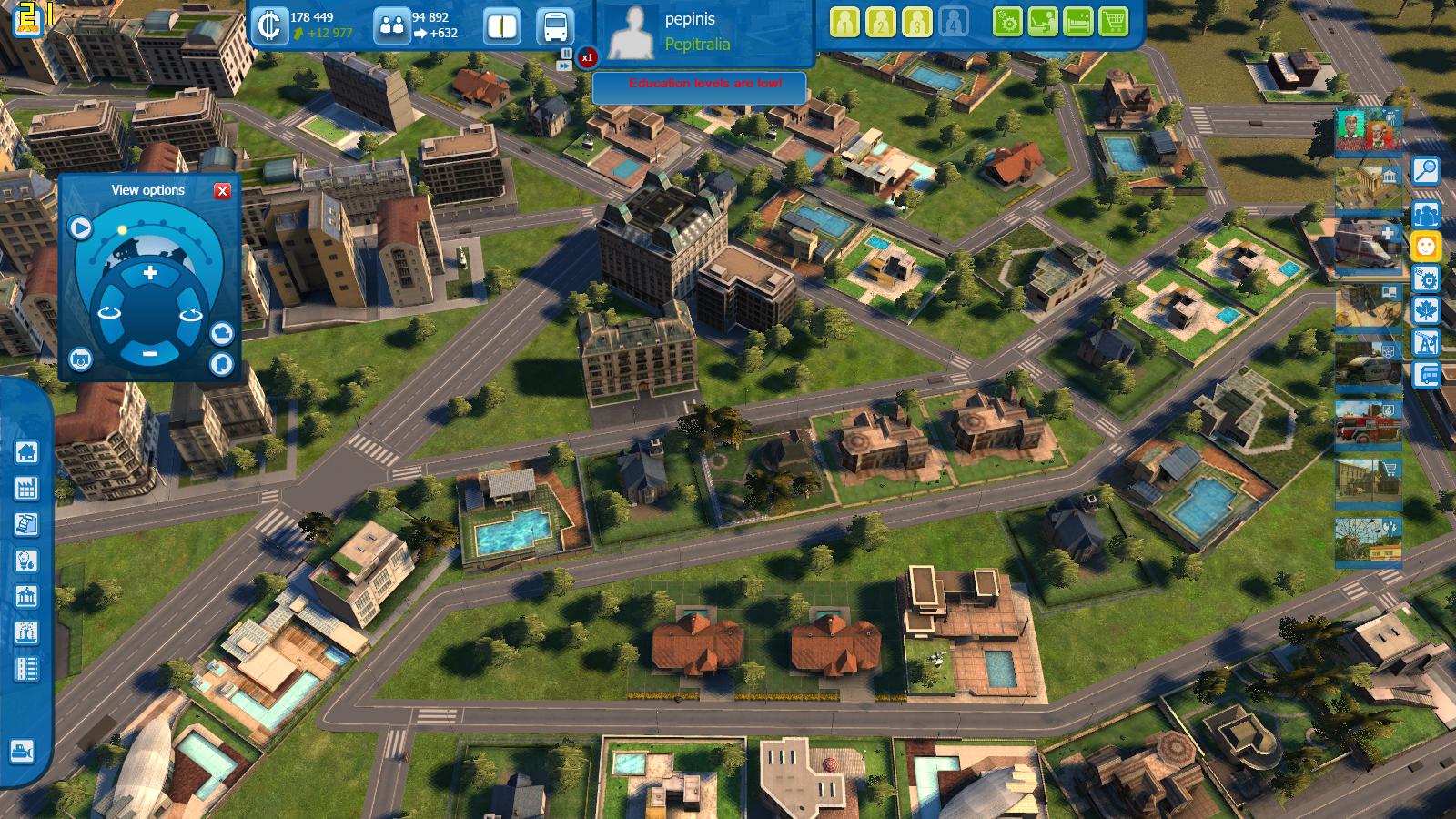Zoom in with the plus button
Viewport: 1456px width, 819px height.
click(x=150, y=273)
